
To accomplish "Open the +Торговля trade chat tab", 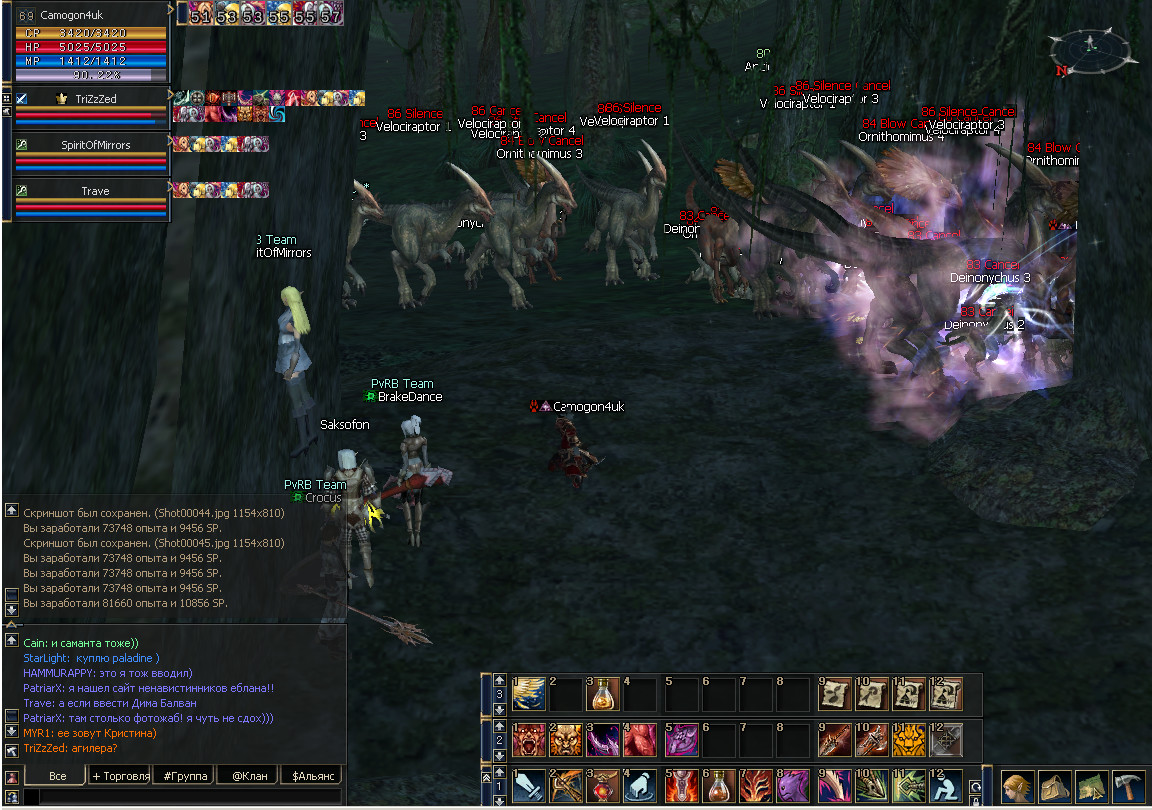I will click(120, 776).
